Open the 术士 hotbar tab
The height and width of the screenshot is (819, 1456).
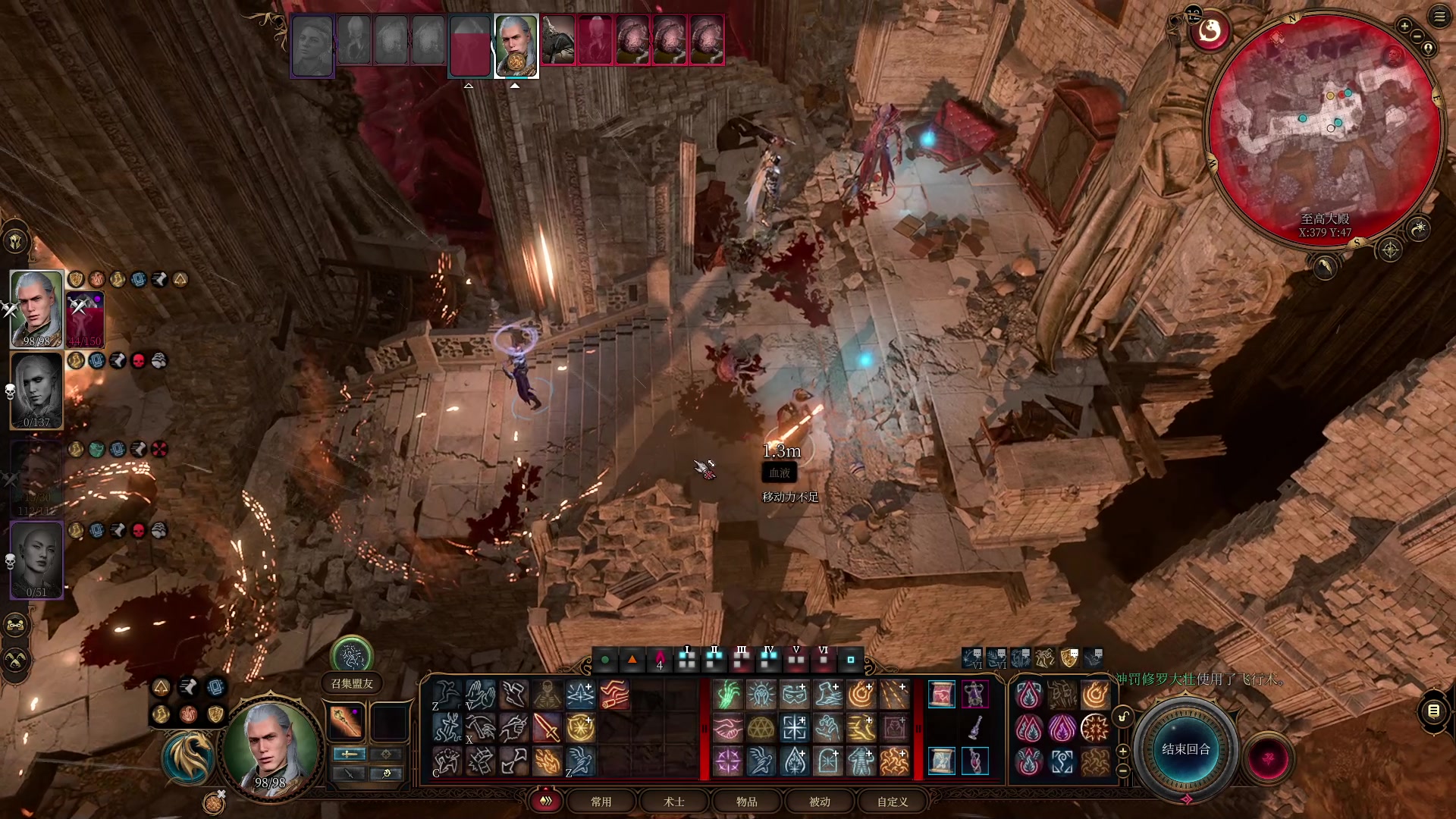[674, 802]
